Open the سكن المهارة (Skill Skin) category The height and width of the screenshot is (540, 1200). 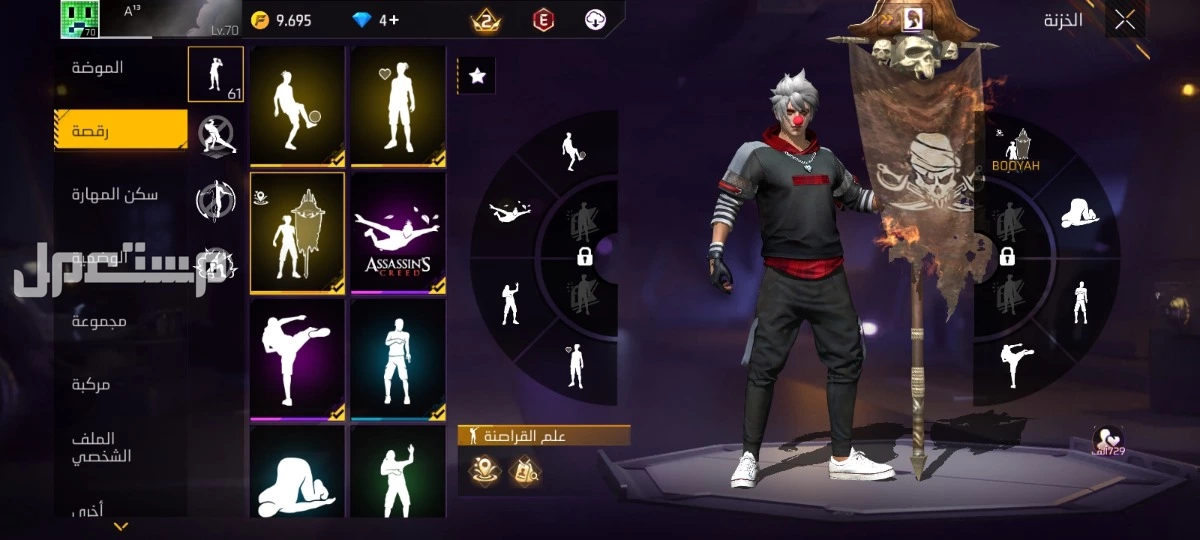click(115, 194)
